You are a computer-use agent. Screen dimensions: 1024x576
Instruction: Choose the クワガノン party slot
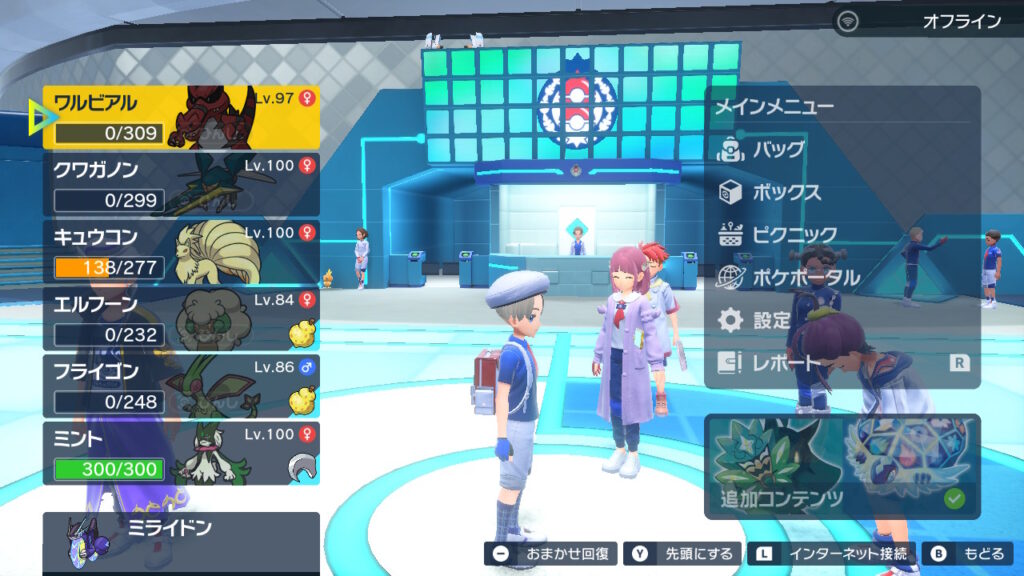pyautogui.click(x=180, y=184)
